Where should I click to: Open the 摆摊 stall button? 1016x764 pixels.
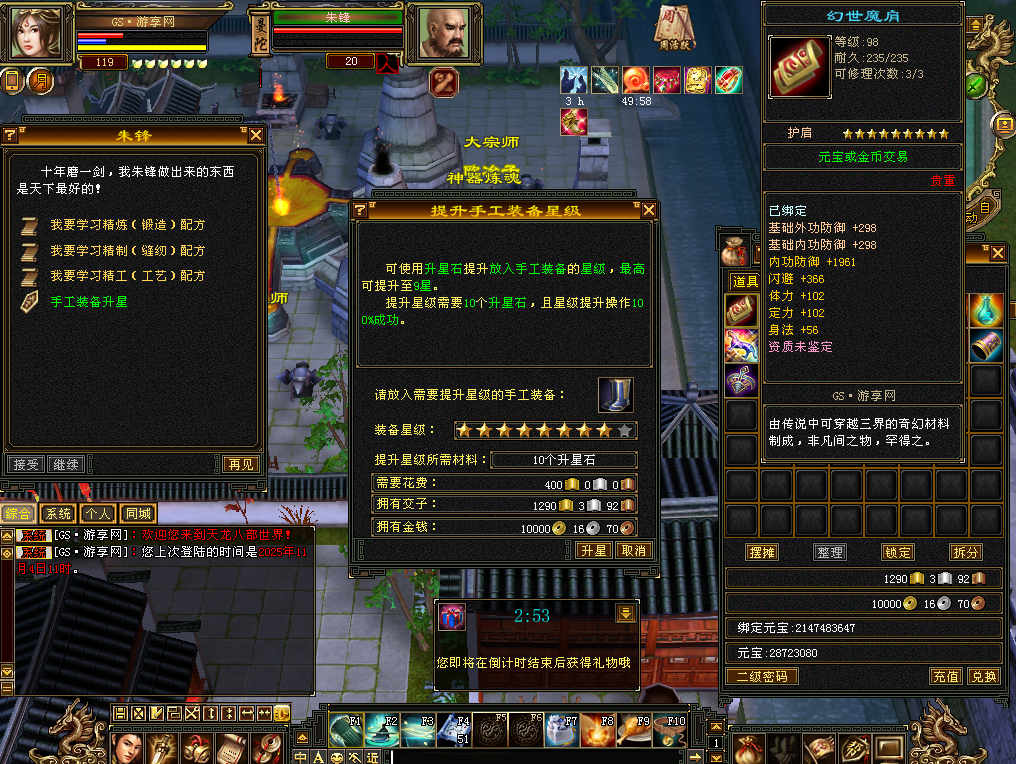click(x=762, y=552)
